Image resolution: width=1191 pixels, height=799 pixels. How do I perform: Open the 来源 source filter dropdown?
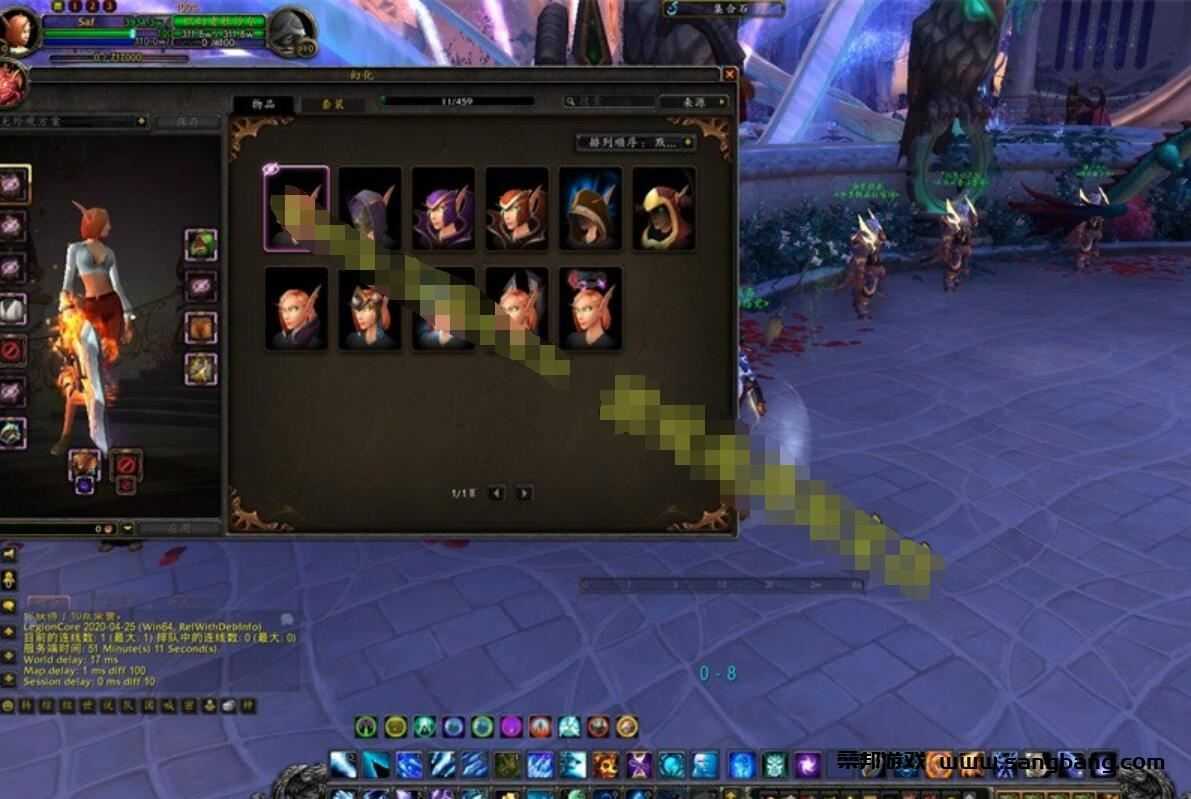[x=693, y=102]
